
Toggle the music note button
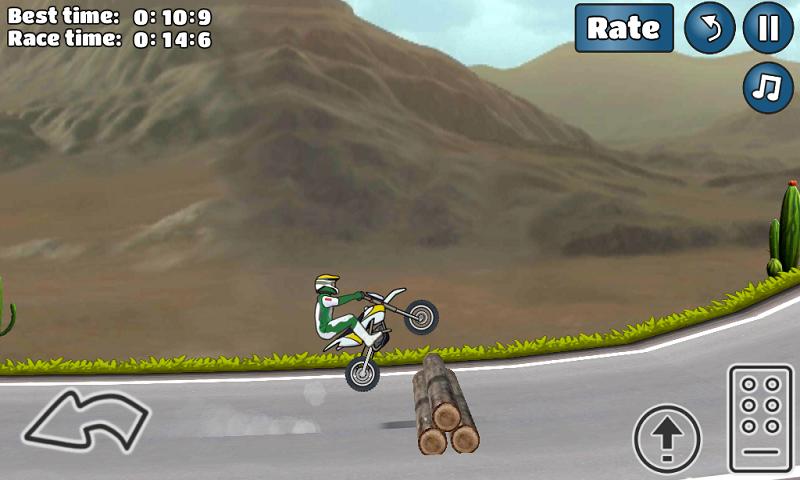pos(768,88)
